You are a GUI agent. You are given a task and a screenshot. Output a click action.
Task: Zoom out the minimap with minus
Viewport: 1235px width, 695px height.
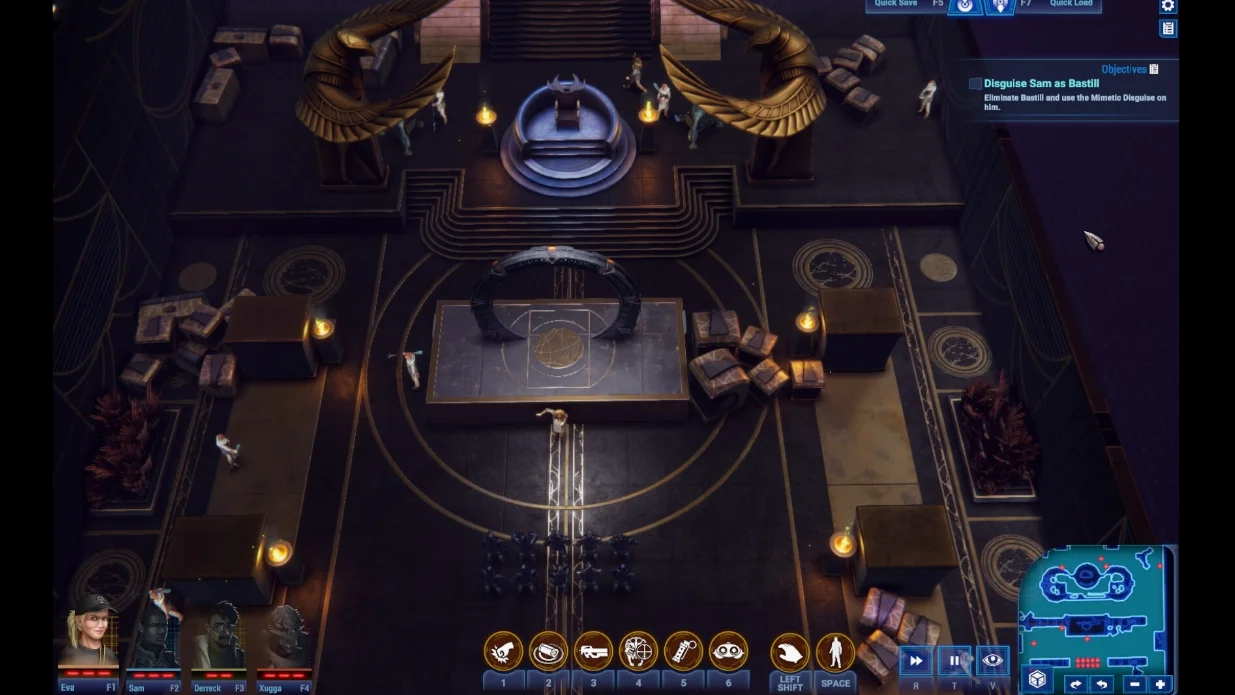pyautogui.click(x=1134, y=685)
